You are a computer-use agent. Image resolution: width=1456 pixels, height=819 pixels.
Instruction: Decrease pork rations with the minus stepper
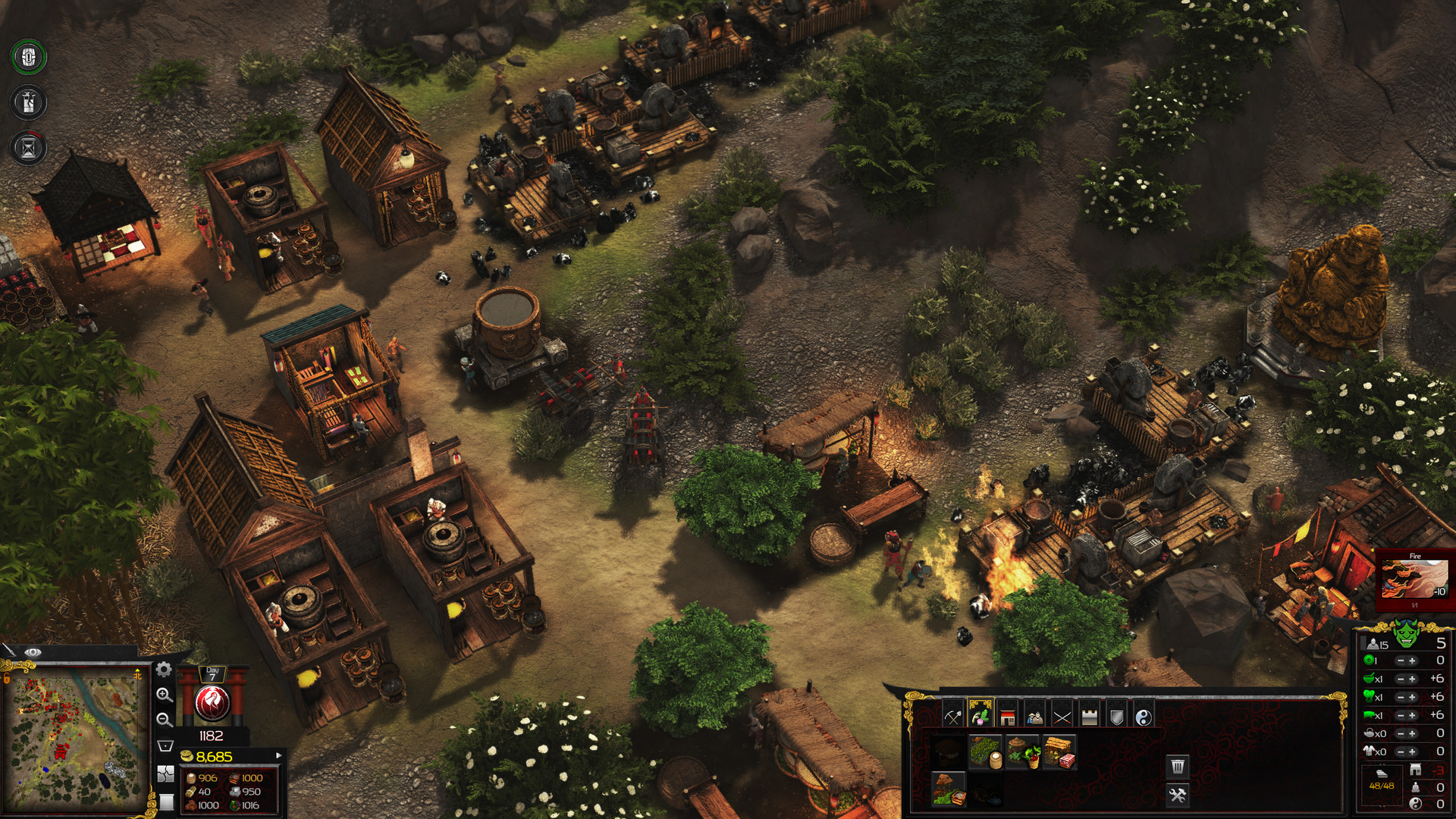click(x=1400, y=714)
